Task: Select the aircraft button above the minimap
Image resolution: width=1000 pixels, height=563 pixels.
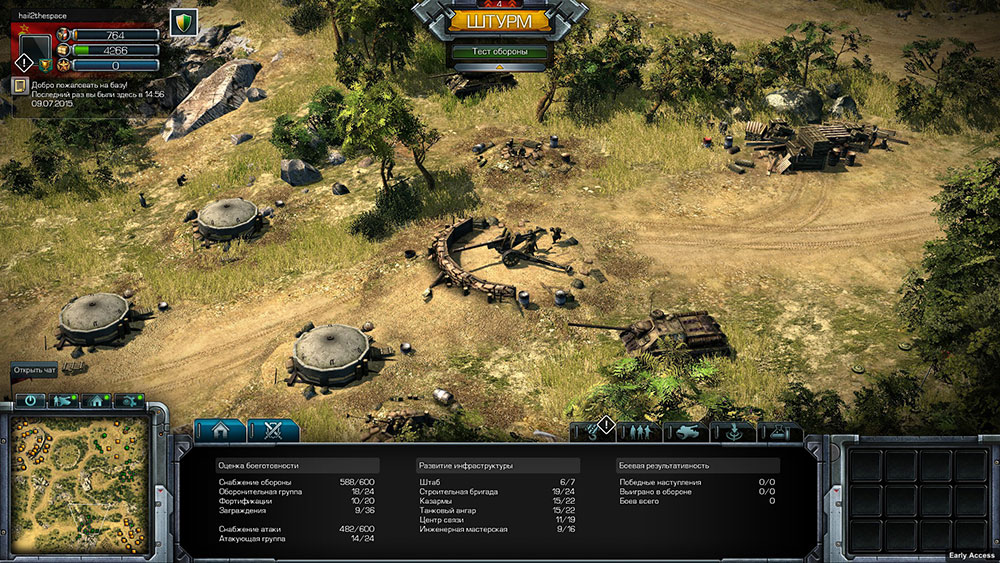Action: 128,401
